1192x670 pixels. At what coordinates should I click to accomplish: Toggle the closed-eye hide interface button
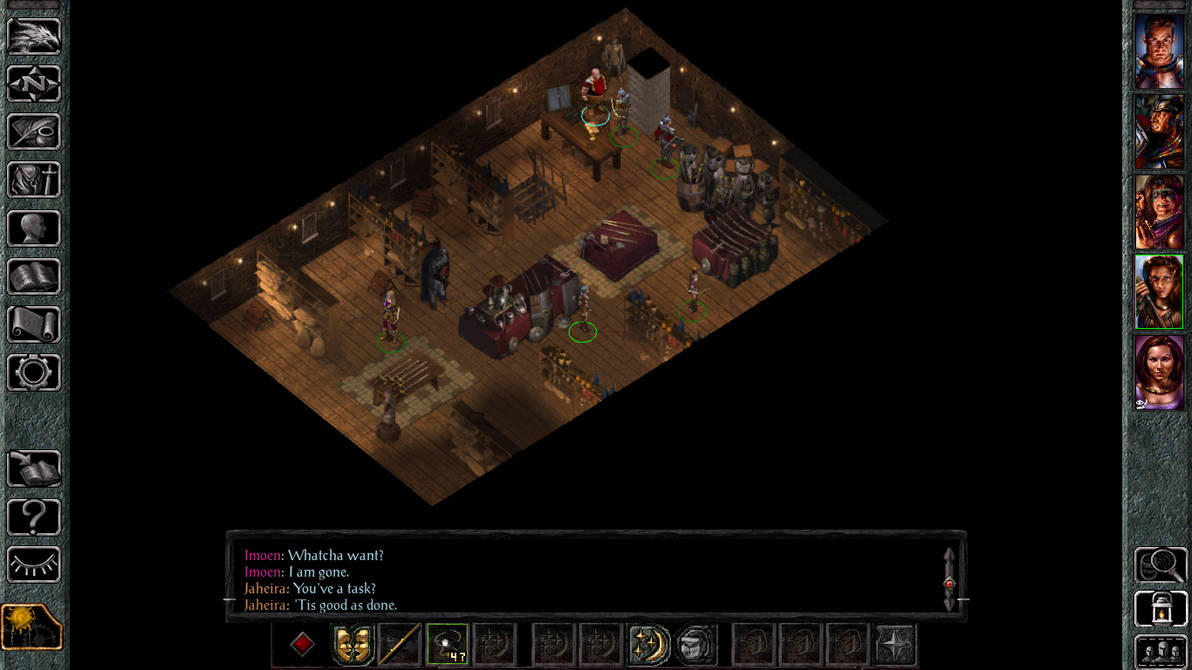[x=34, y=565]
